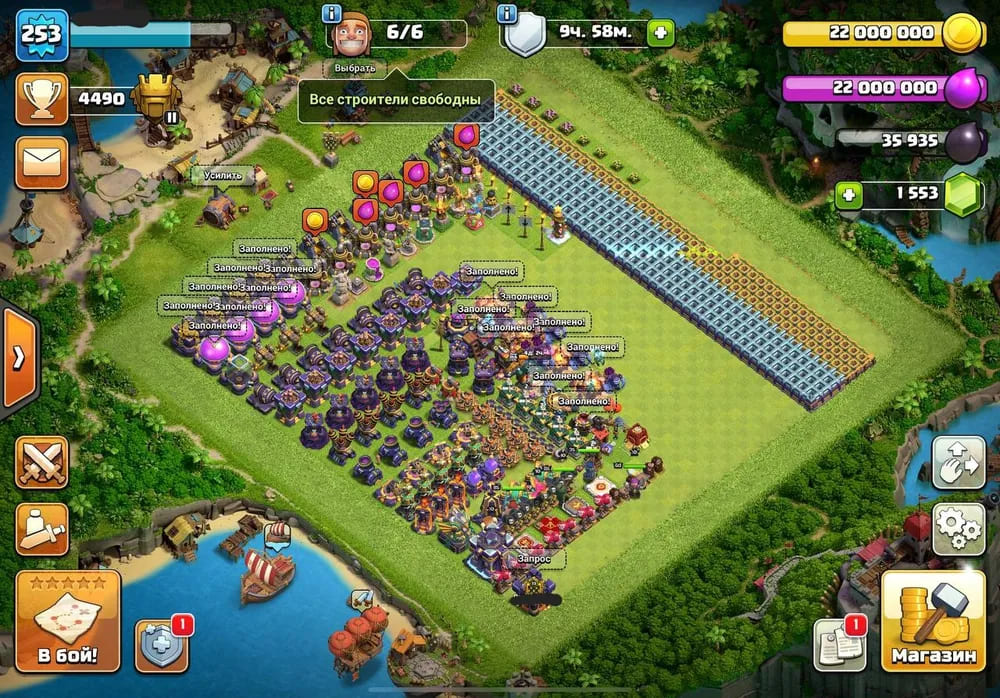
Task: Open the helmet and boot button
Action: [x=42, y=529]
